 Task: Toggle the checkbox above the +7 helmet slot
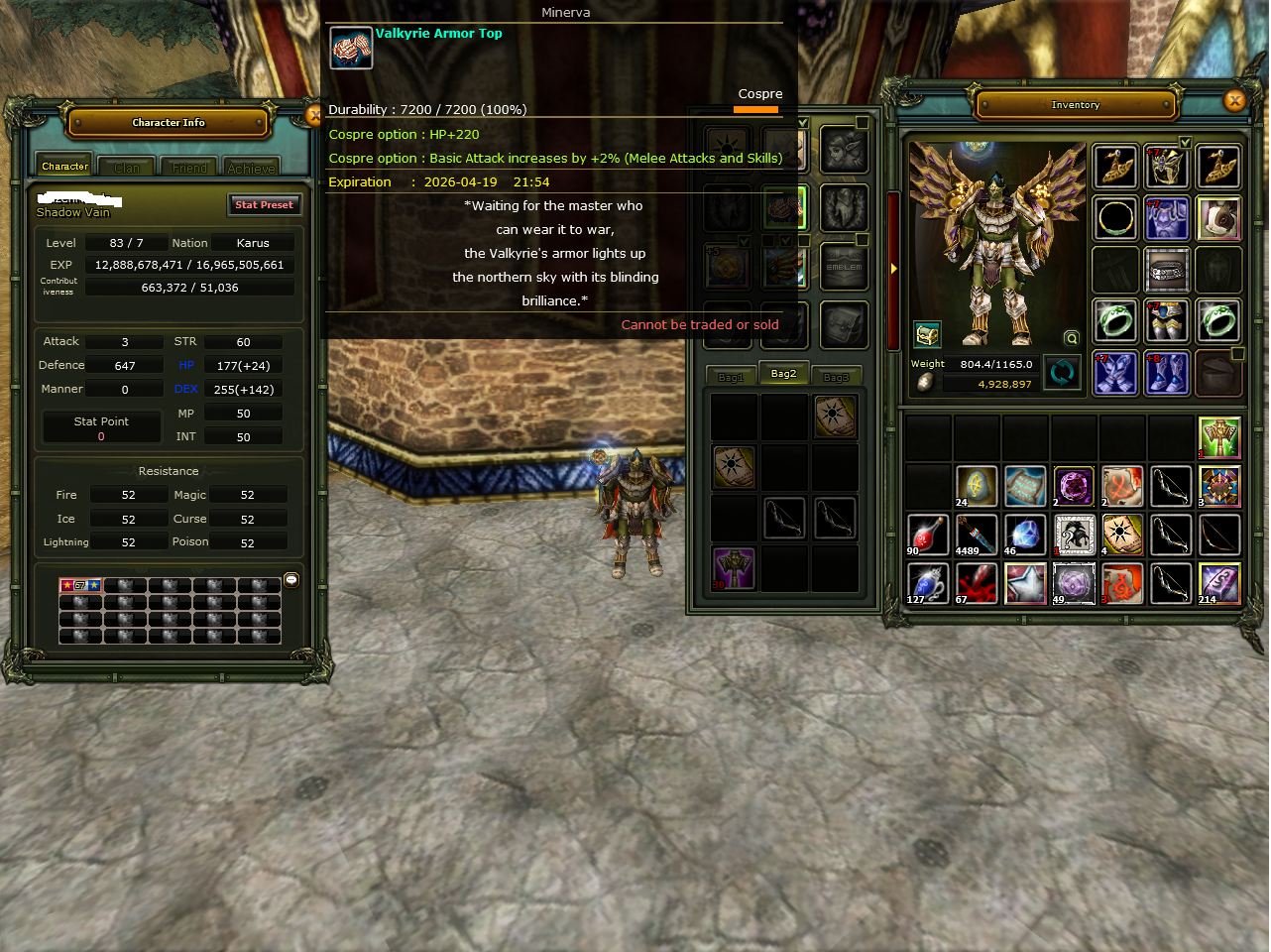(x=1185, y=142)
